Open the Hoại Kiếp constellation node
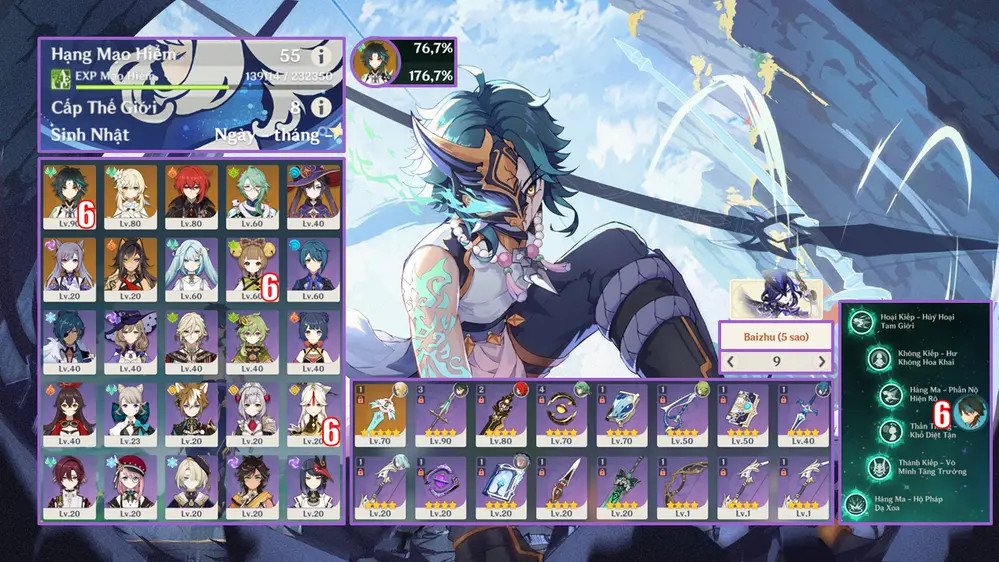Image resolution: width=999 pixels, height=562 pixels. [860, 321]
